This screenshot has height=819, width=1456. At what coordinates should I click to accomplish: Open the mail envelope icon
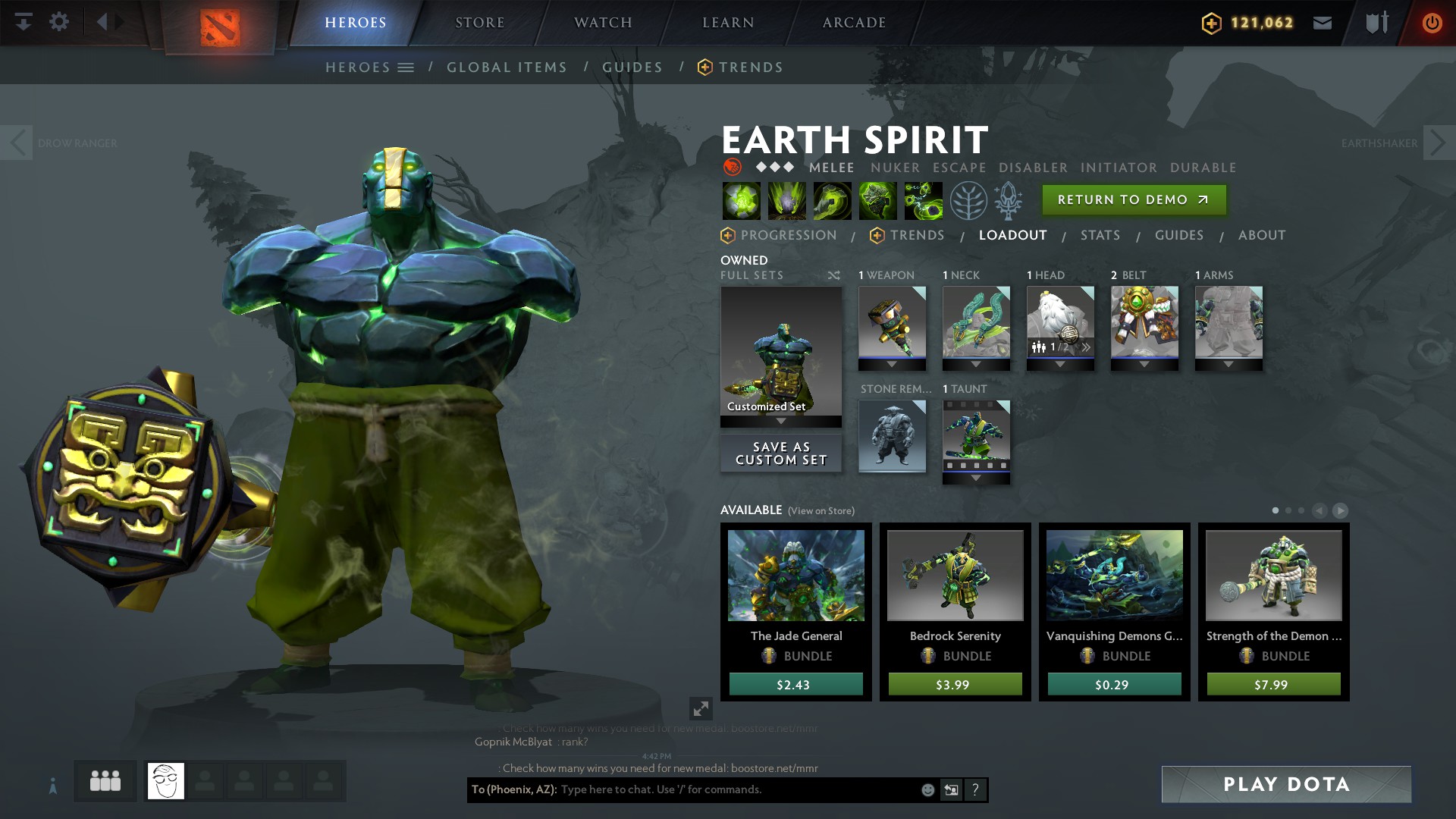pyautogui.click(x=1323, y=22)
